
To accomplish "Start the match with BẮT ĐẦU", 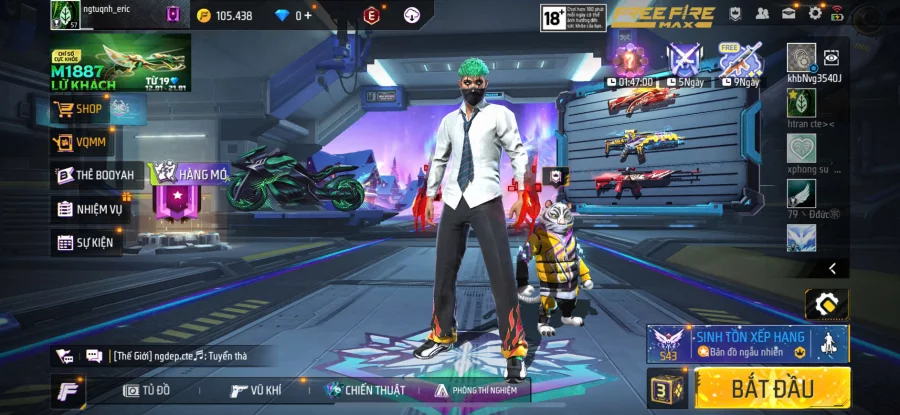I will coord(772,388).
